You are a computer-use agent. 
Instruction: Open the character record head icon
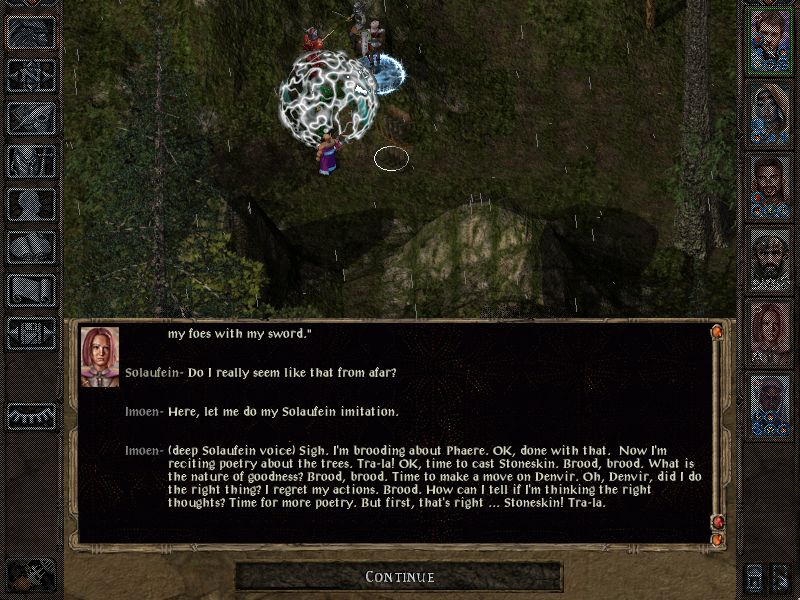coord(31,204)
